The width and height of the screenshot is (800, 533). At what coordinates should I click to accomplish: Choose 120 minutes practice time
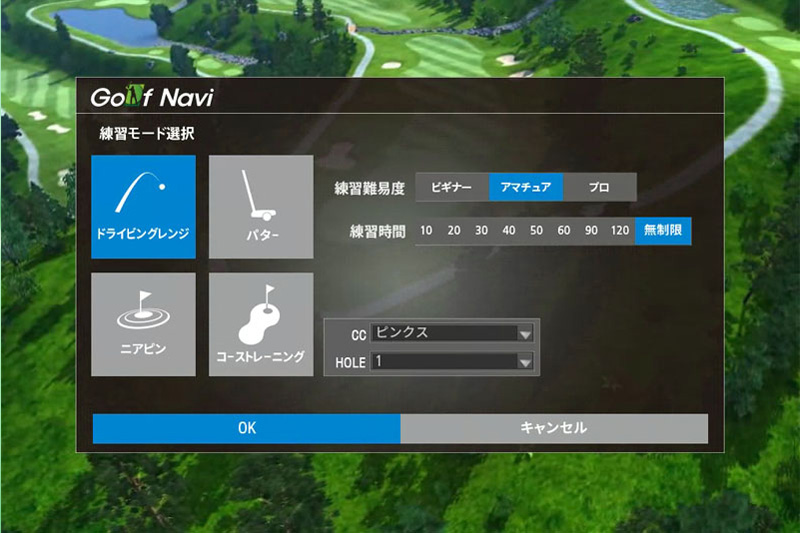pos(620,231)
